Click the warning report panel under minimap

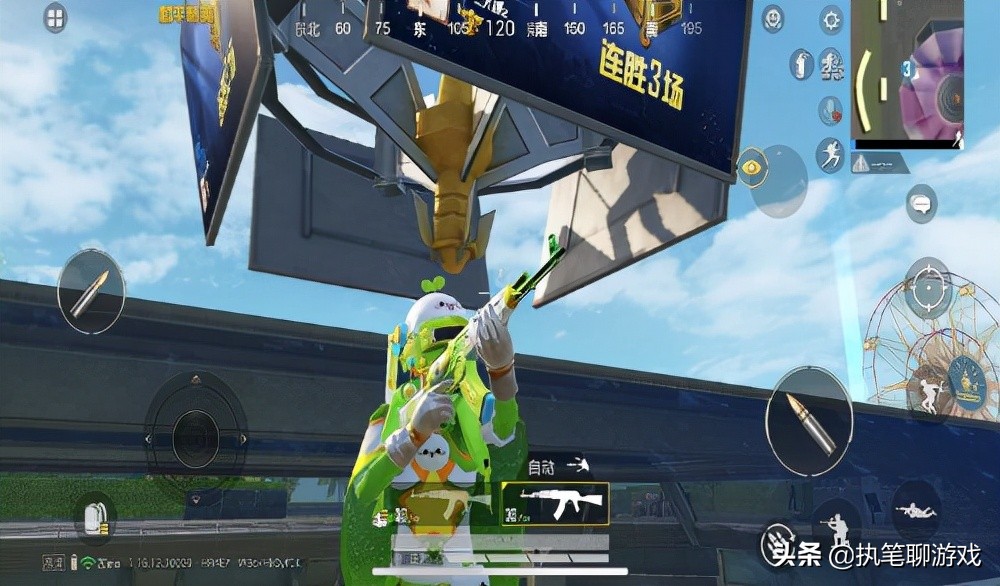[x=879, y=163]
